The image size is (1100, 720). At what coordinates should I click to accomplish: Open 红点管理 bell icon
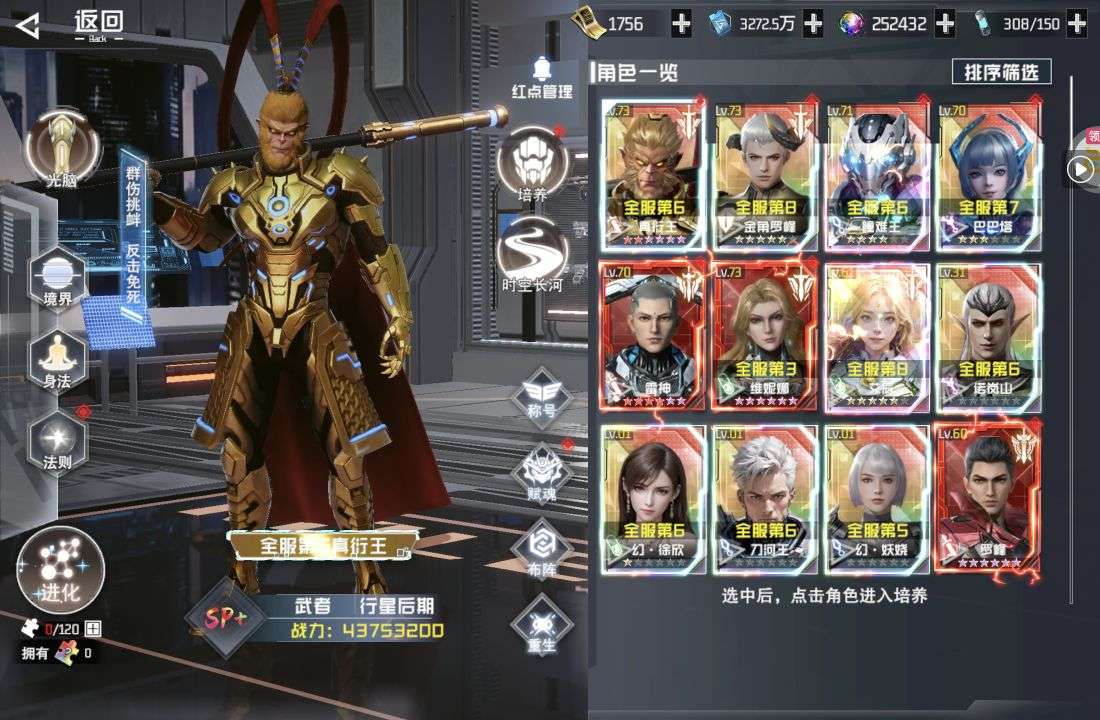tap(543, 77)
